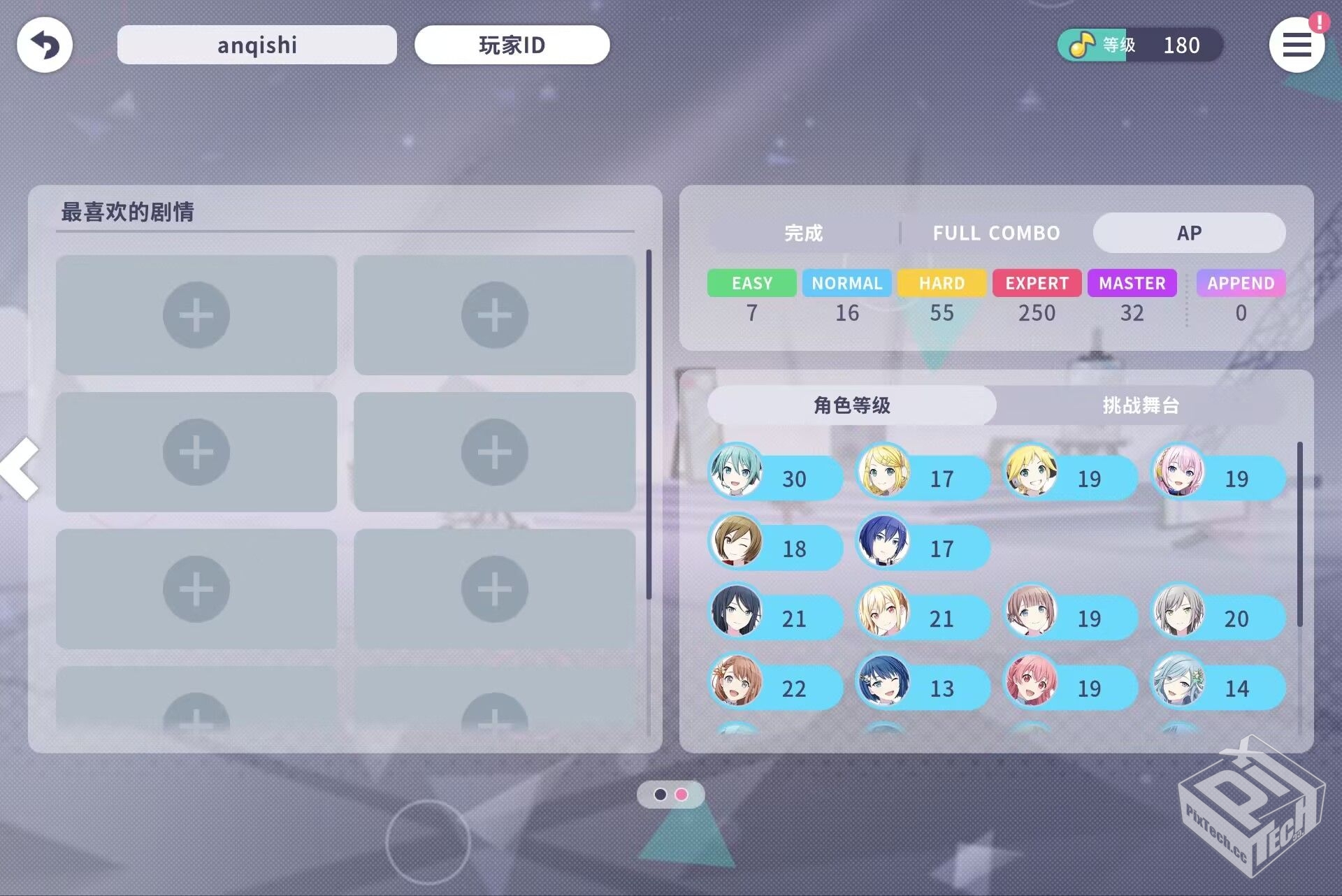This screenshot has width=1342, height=896.
Task: Select the rank 14 character badge
Action: (1218, 688)
